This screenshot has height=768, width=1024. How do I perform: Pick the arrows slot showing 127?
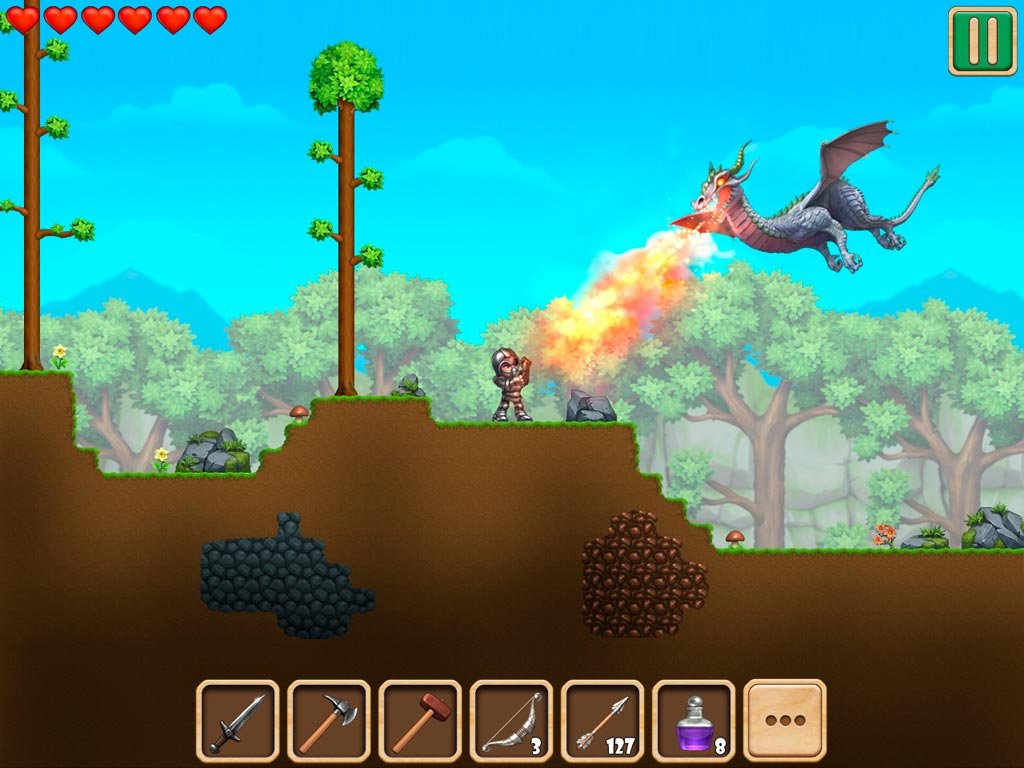point(602,720)
